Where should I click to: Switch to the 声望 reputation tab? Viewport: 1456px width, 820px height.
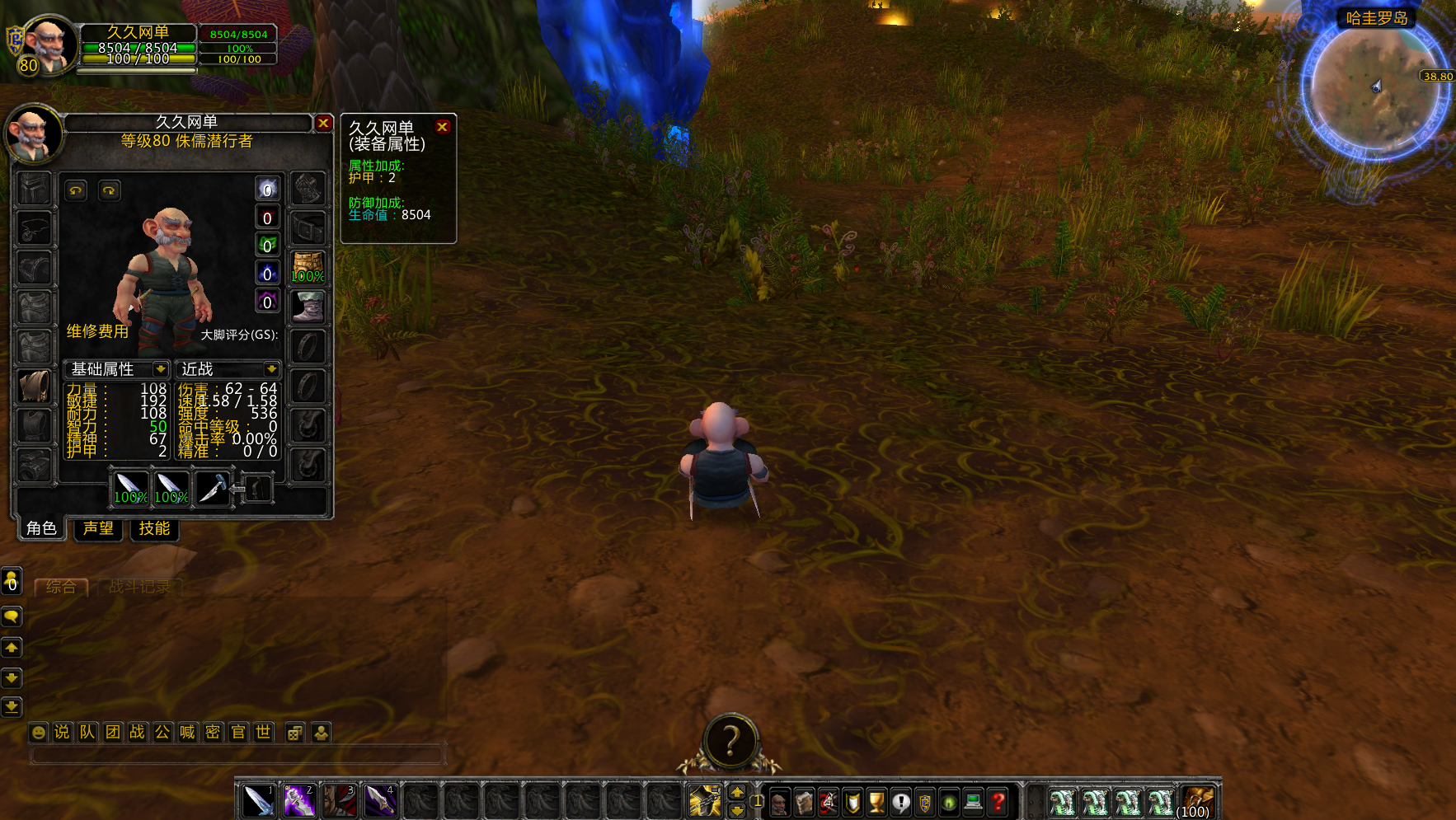coord(98,528)
